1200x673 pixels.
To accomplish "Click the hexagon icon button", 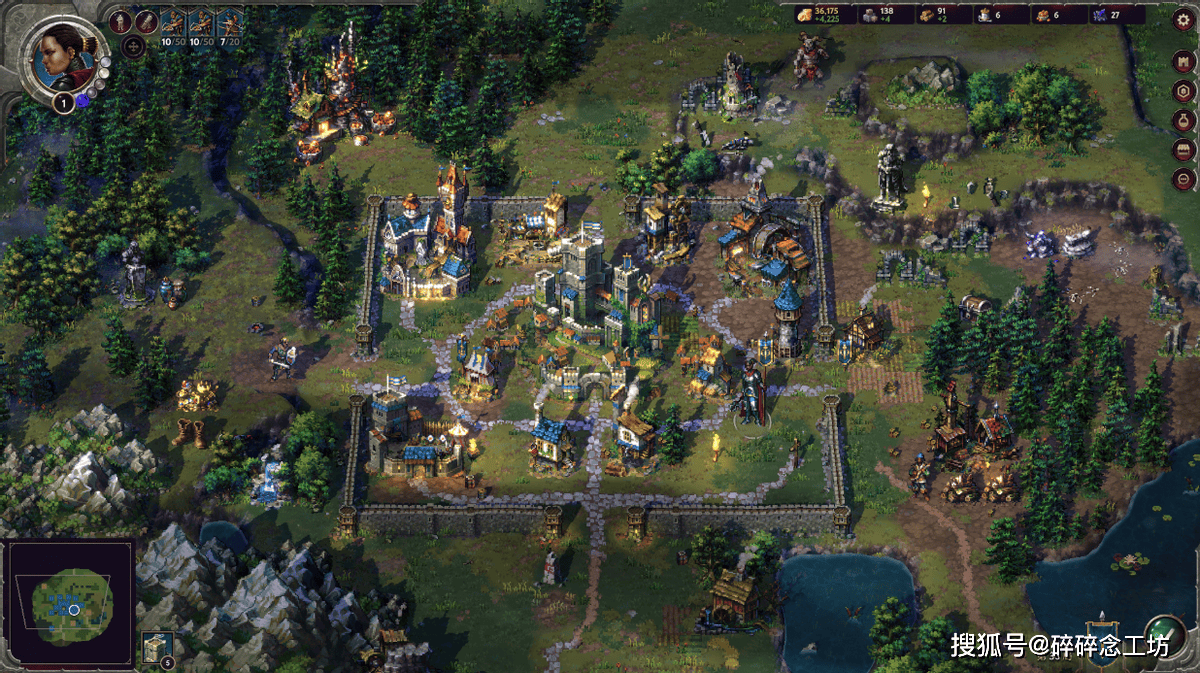I will (1184, 91).
